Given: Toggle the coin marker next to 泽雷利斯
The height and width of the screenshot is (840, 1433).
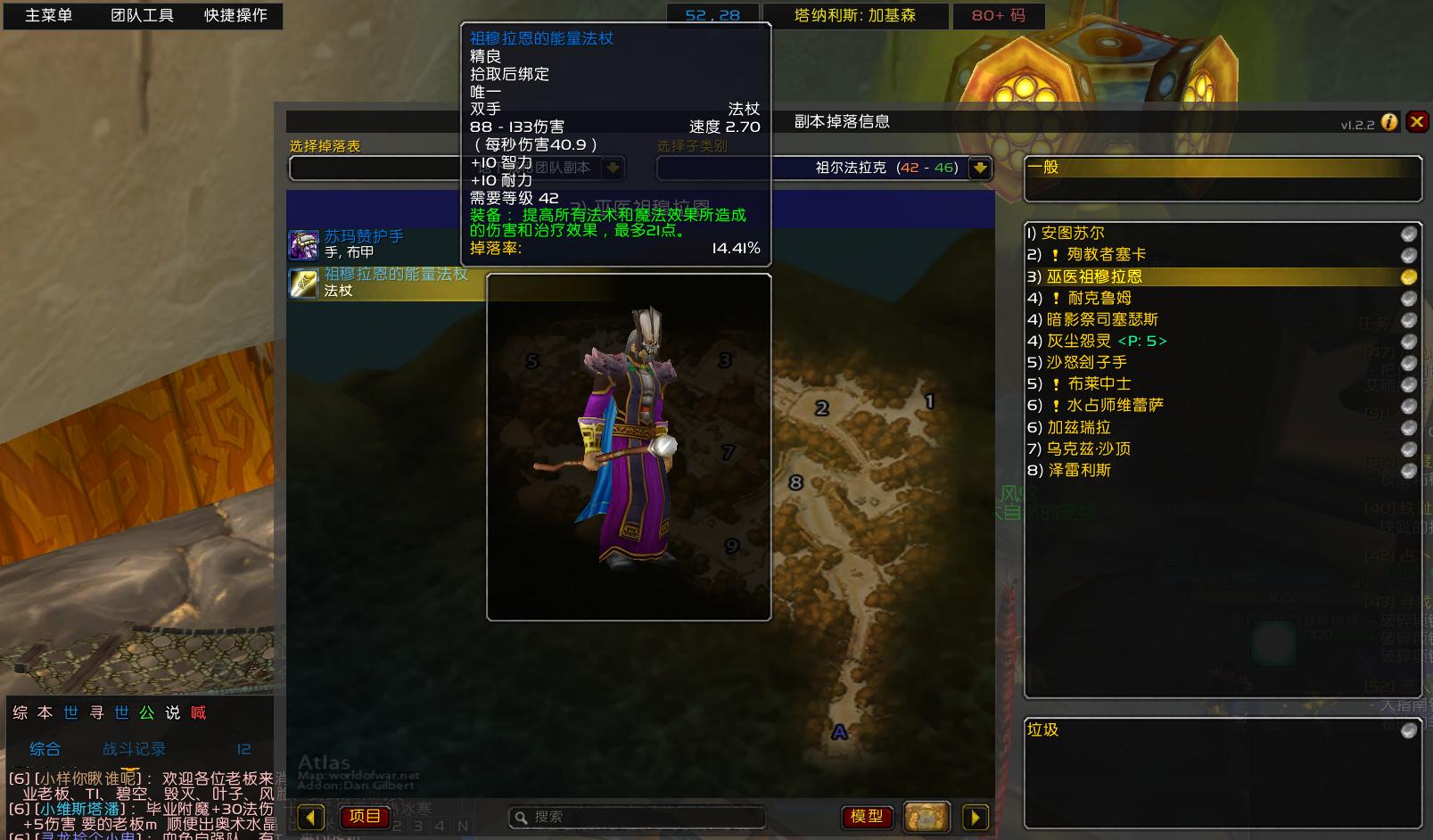Looking at the screenshot, I should pyautogui.click(x=1408, y=470).
